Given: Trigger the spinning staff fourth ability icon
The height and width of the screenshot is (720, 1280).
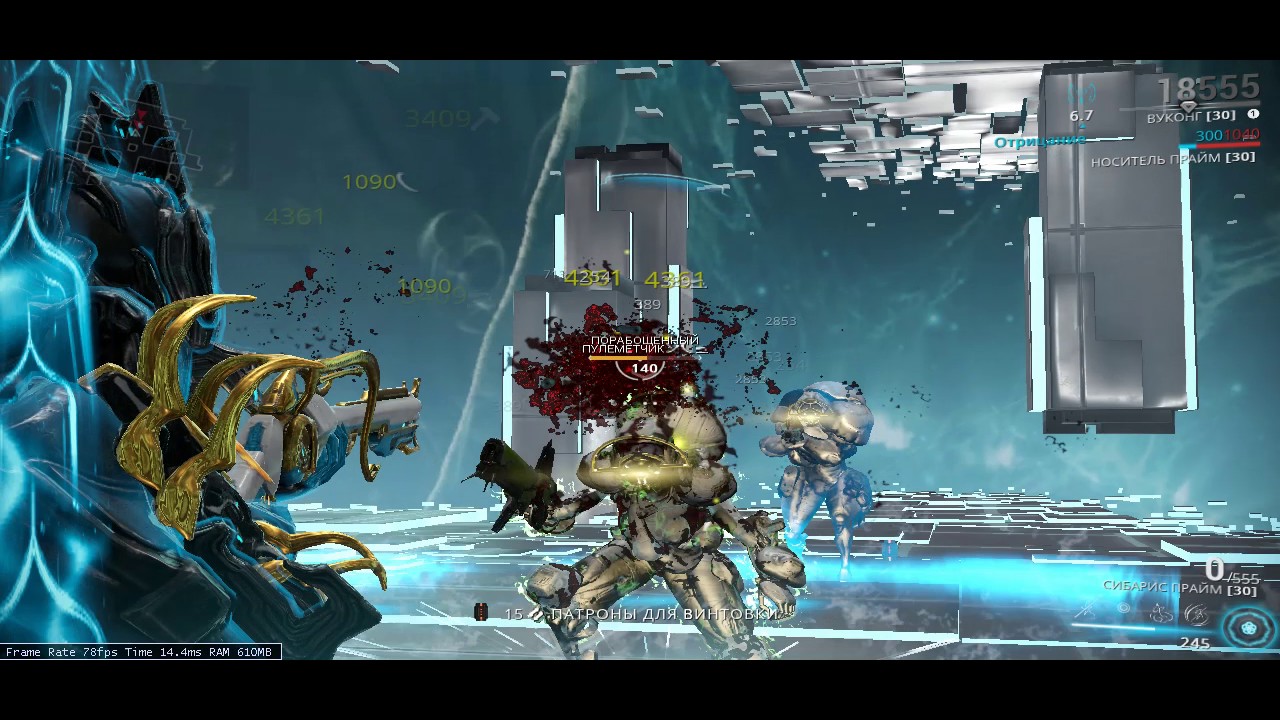Looking at the screenshot, I should pyautogui.click(x=1195, y=612).
